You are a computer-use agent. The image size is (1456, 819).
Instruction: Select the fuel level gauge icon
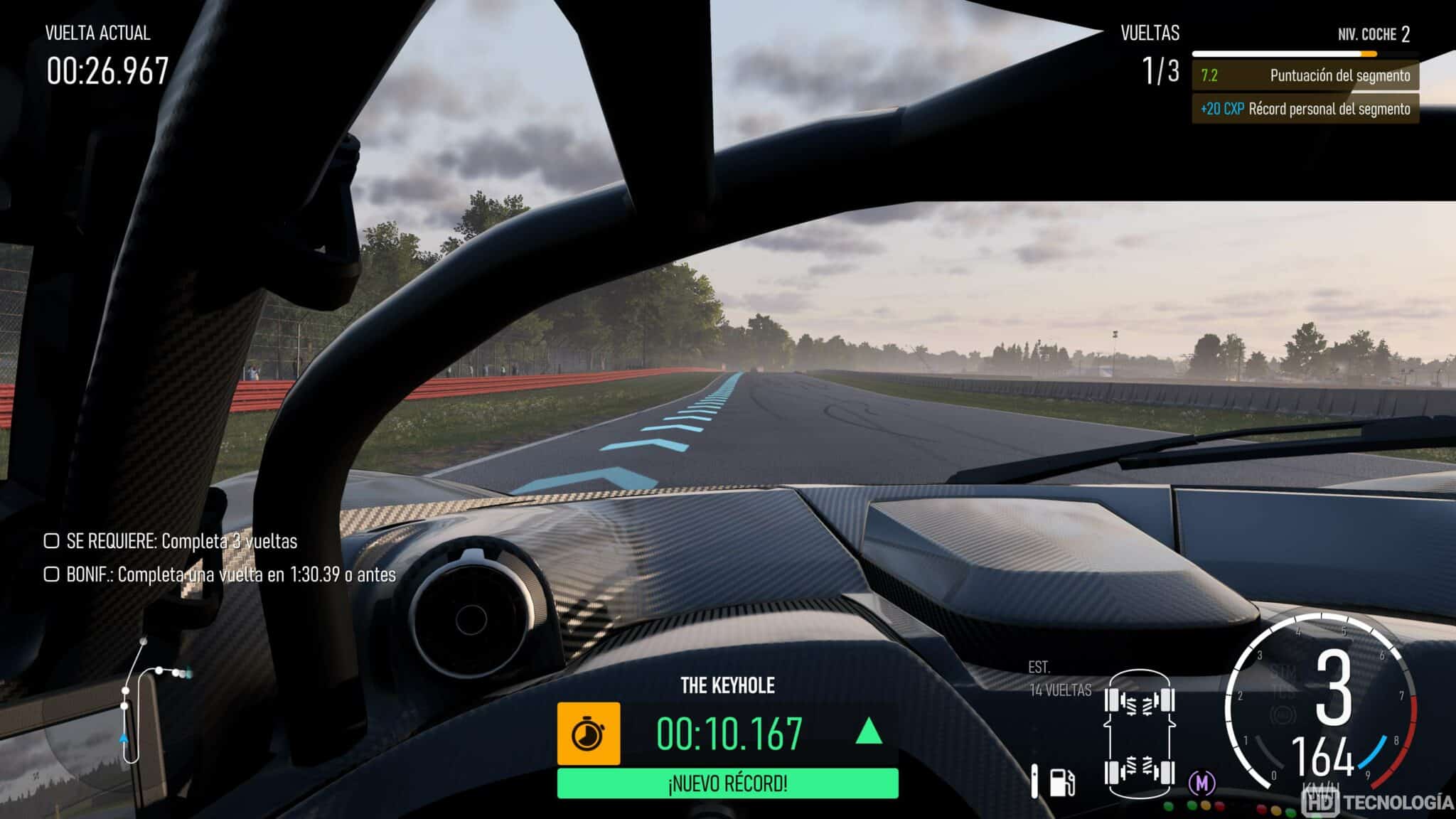tap(1035, 780)
